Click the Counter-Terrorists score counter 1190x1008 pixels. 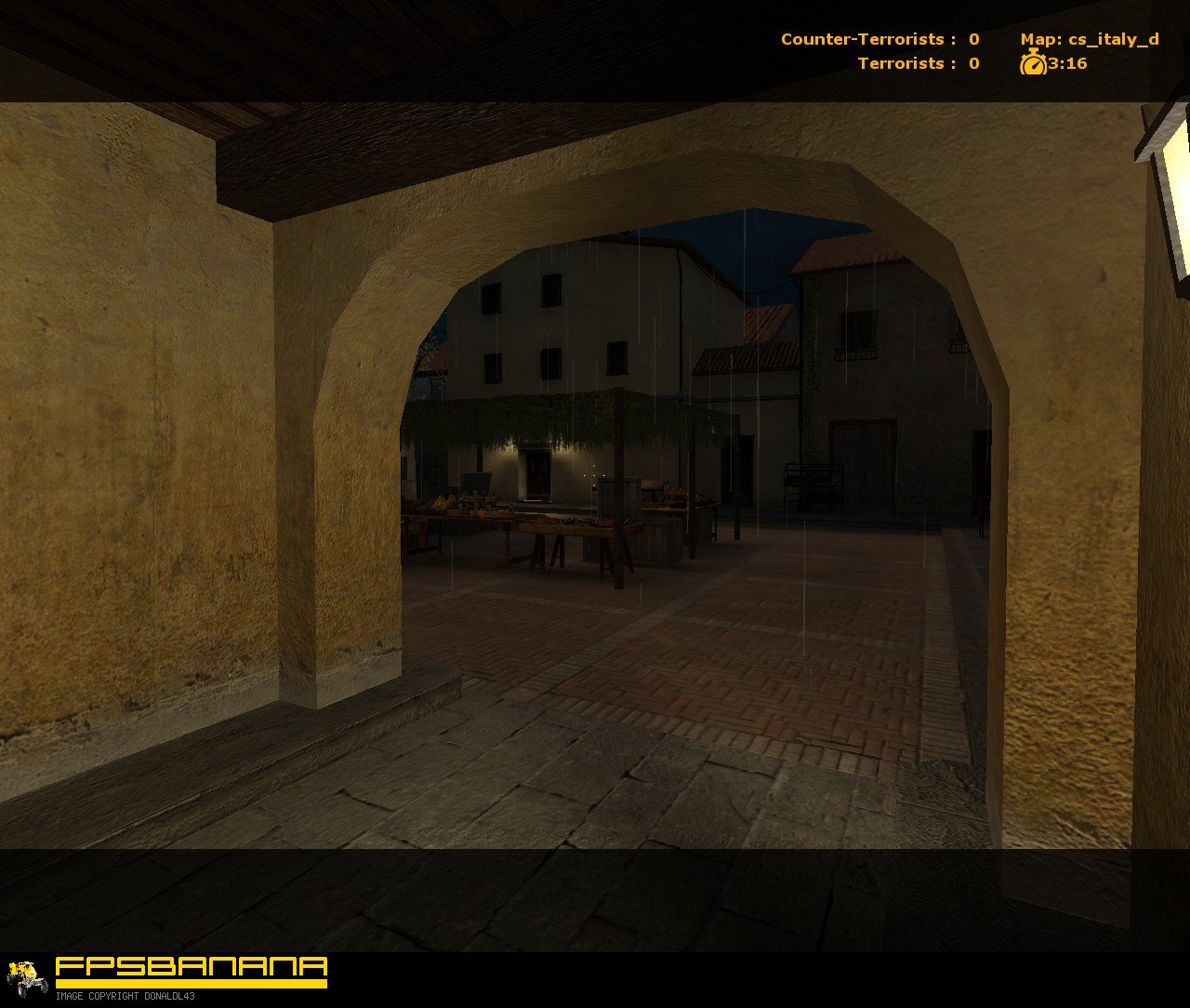tap(972, 39)
